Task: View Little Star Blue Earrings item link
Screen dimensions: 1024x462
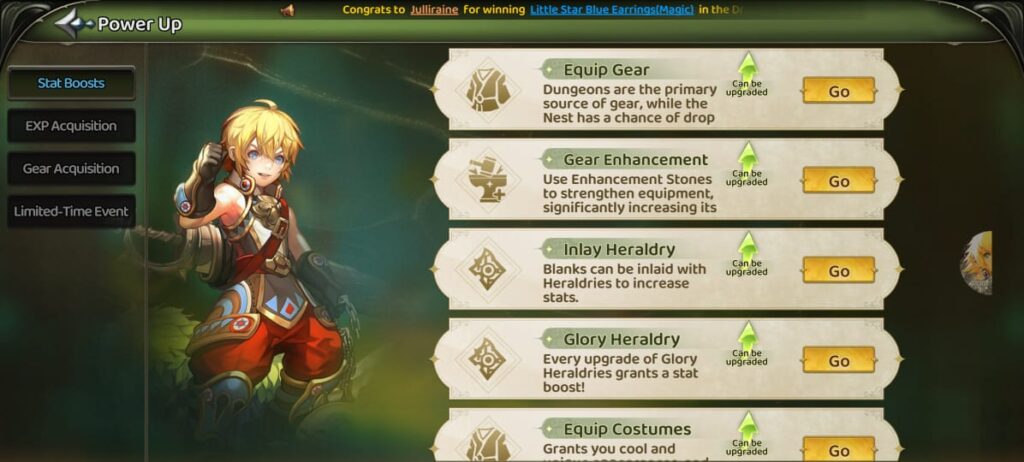Action: tap(611, 10)
